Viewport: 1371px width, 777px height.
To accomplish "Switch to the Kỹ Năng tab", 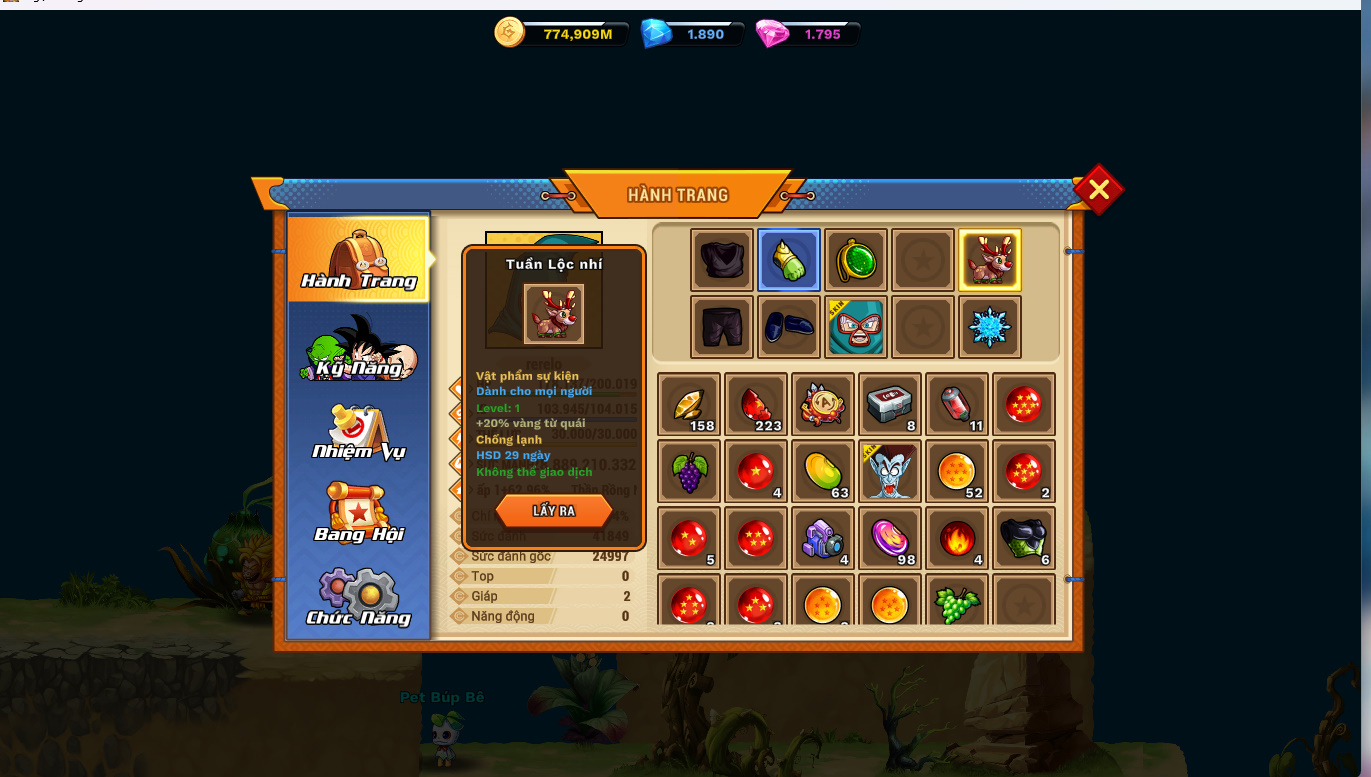I will click(x=358, y=349).
